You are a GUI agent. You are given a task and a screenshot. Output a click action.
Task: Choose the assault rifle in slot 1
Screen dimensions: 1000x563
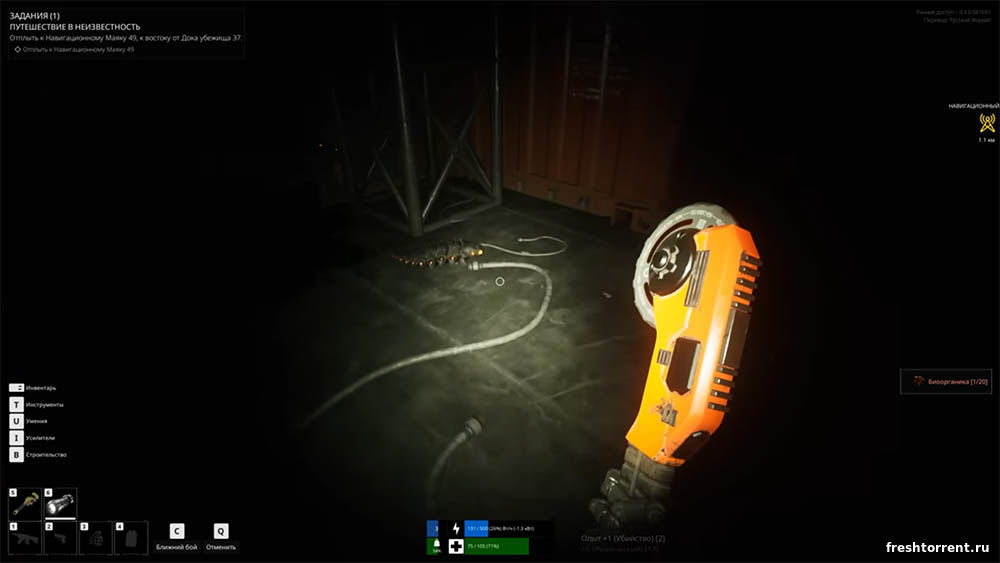(x=25, y=538)
